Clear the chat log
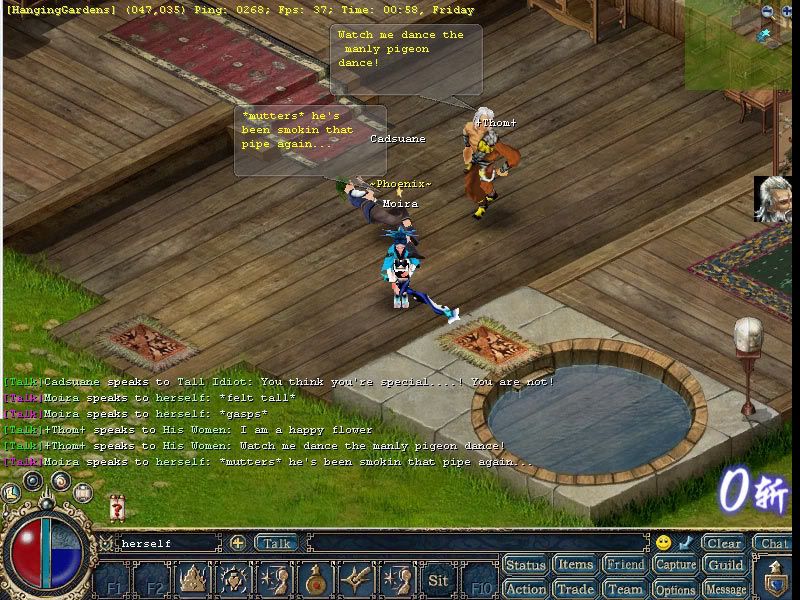 coord(723,544)
